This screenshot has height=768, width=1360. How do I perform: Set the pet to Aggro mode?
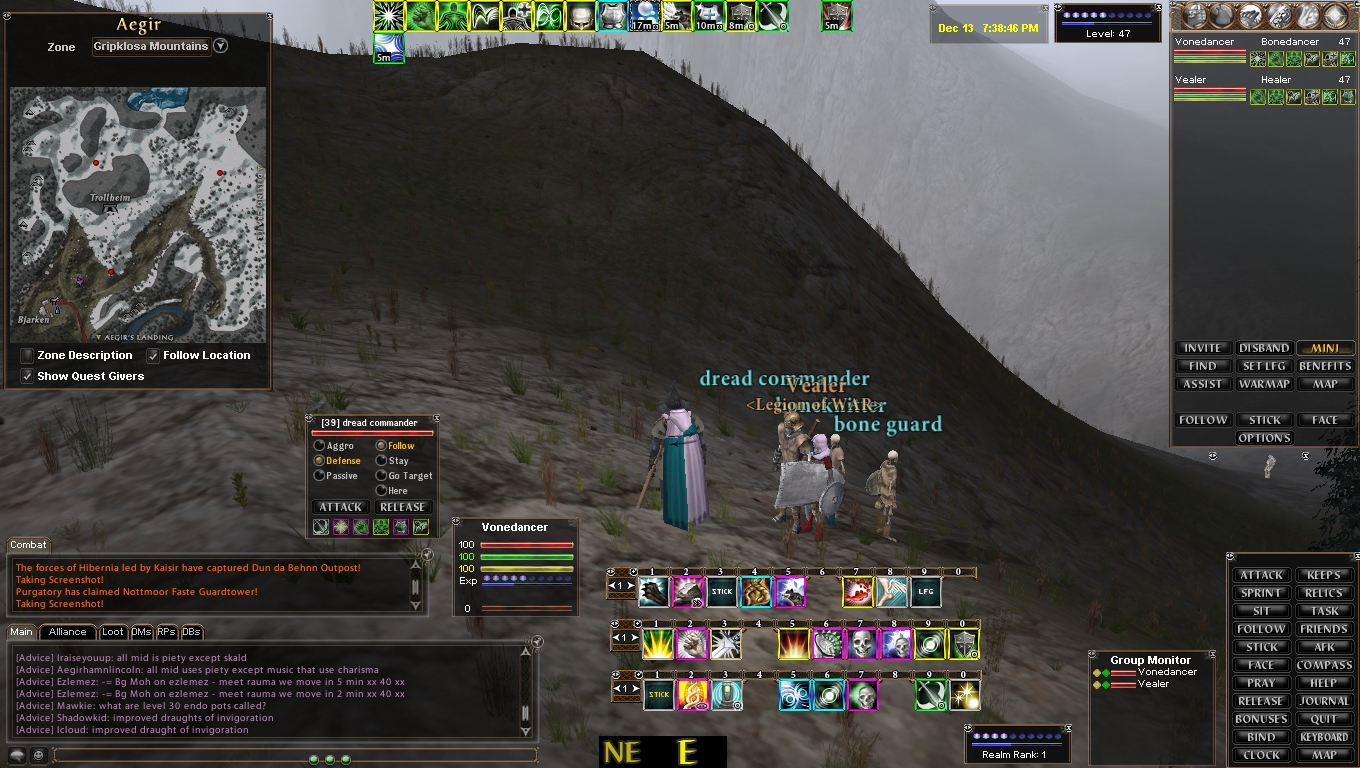(320, 446)
